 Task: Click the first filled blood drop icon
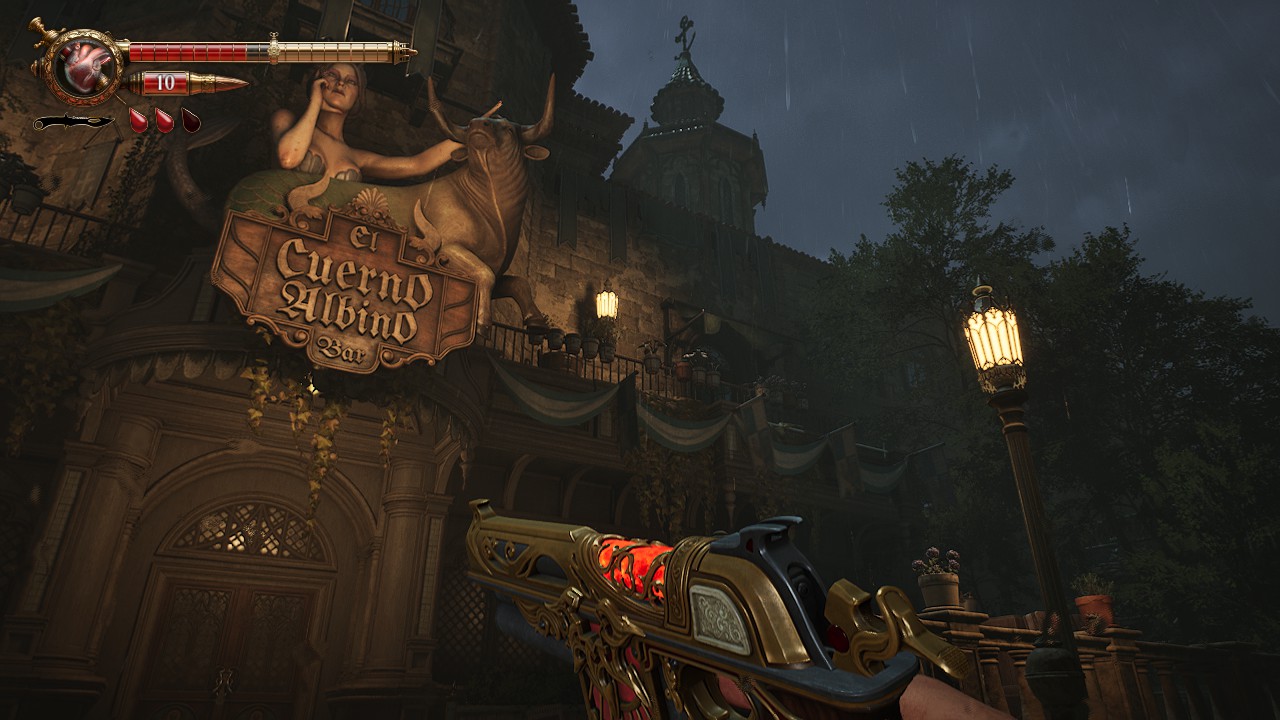point(139,120)
